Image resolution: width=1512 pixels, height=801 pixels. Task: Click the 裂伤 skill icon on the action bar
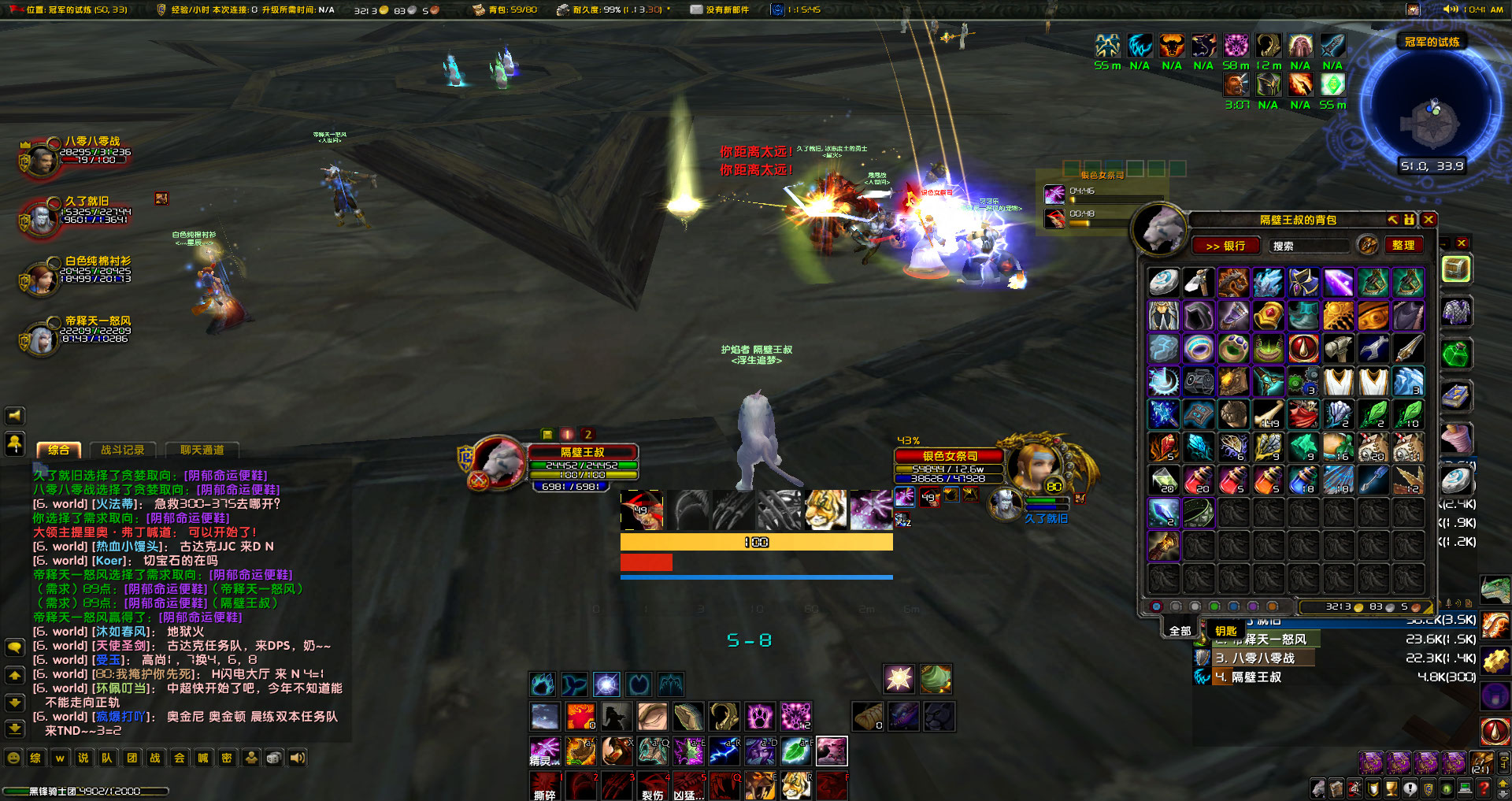pyautogui.click(x=652, y=785)
